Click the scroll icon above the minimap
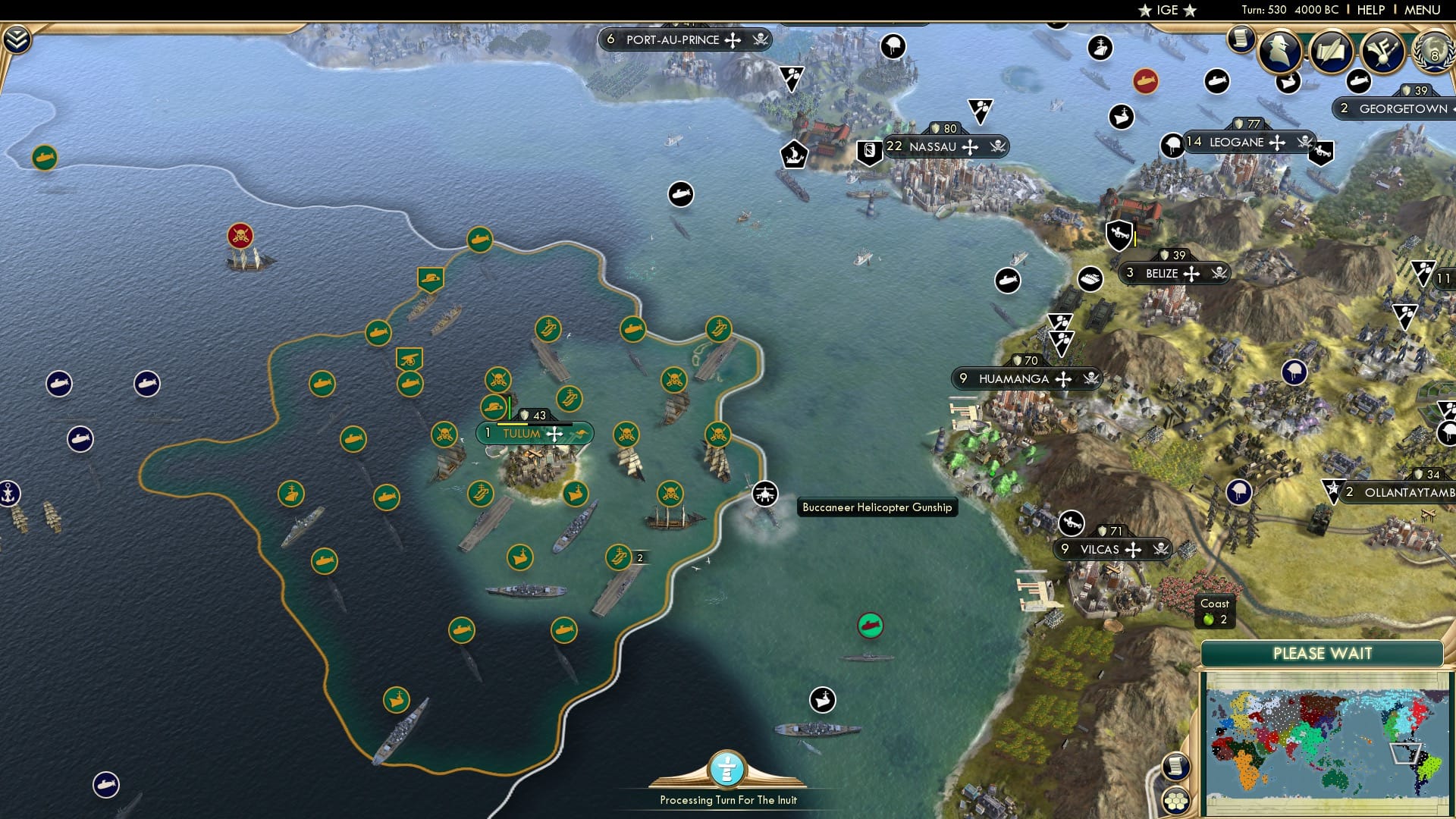 [1175, 767]
